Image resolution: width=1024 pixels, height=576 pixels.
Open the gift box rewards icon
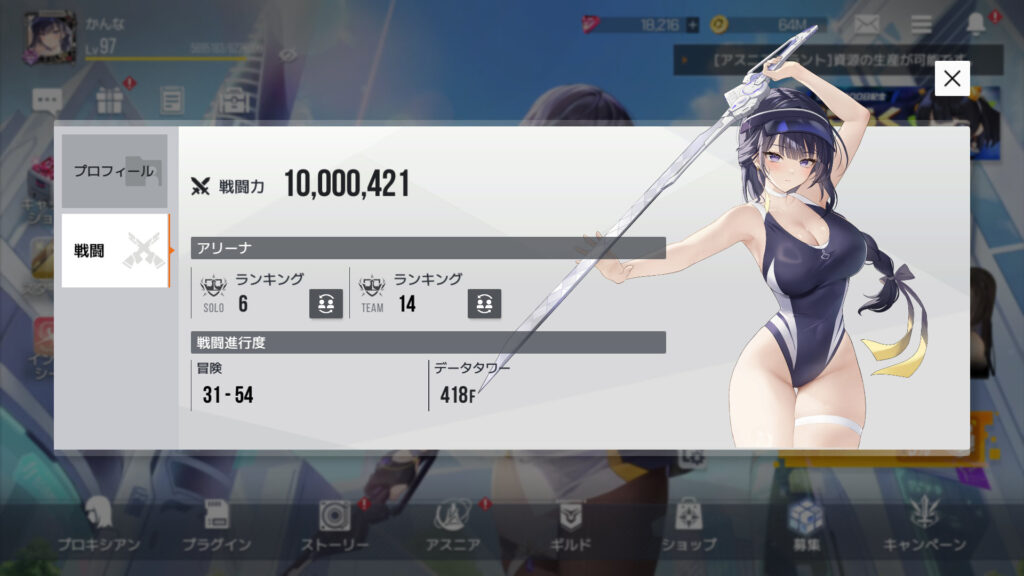pos(110,100)
